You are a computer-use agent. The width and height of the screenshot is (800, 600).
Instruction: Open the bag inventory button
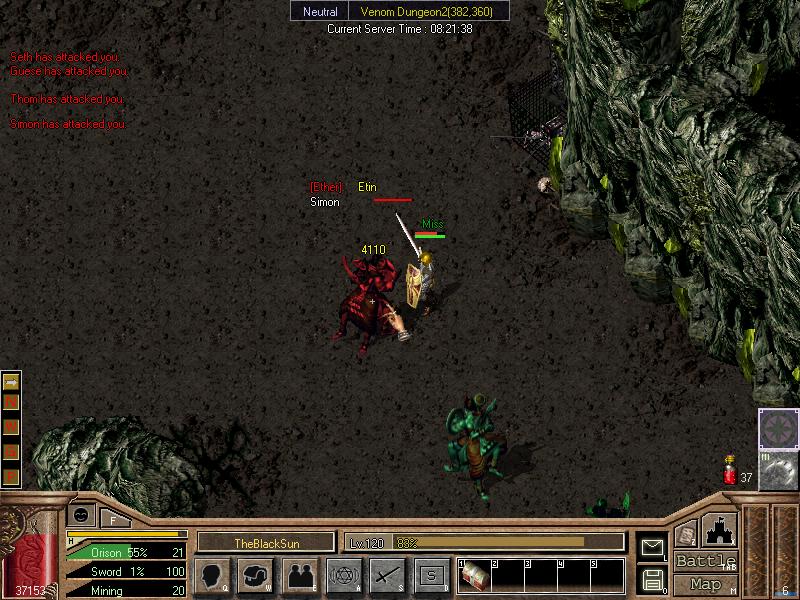tap(255, 576)
